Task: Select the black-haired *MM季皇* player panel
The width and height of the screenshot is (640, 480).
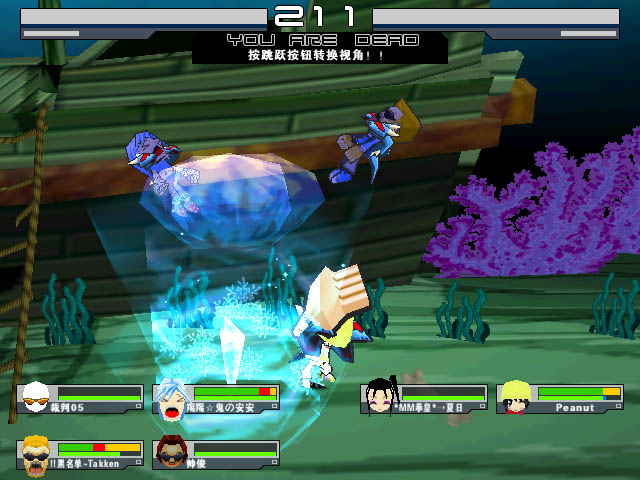Action: point(423,398)
